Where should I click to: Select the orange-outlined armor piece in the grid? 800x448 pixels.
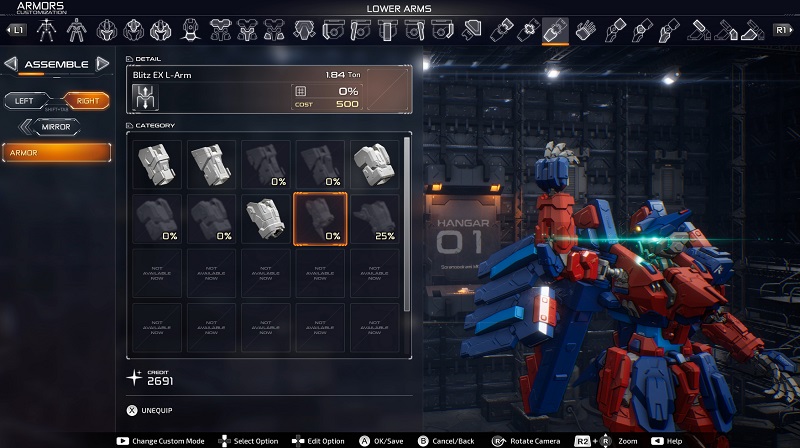320,218
